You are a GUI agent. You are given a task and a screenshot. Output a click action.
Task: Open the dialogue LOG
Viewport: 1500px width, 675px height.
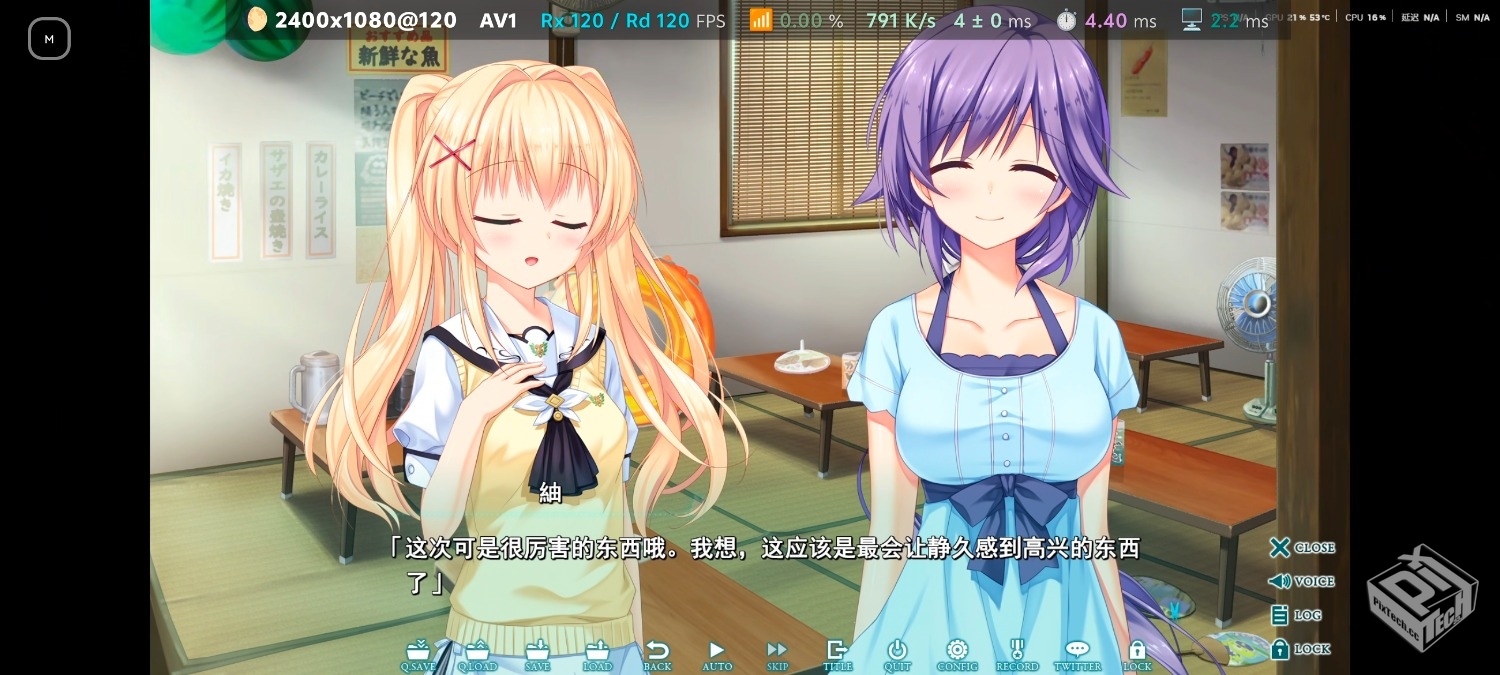pos(1296,615)
